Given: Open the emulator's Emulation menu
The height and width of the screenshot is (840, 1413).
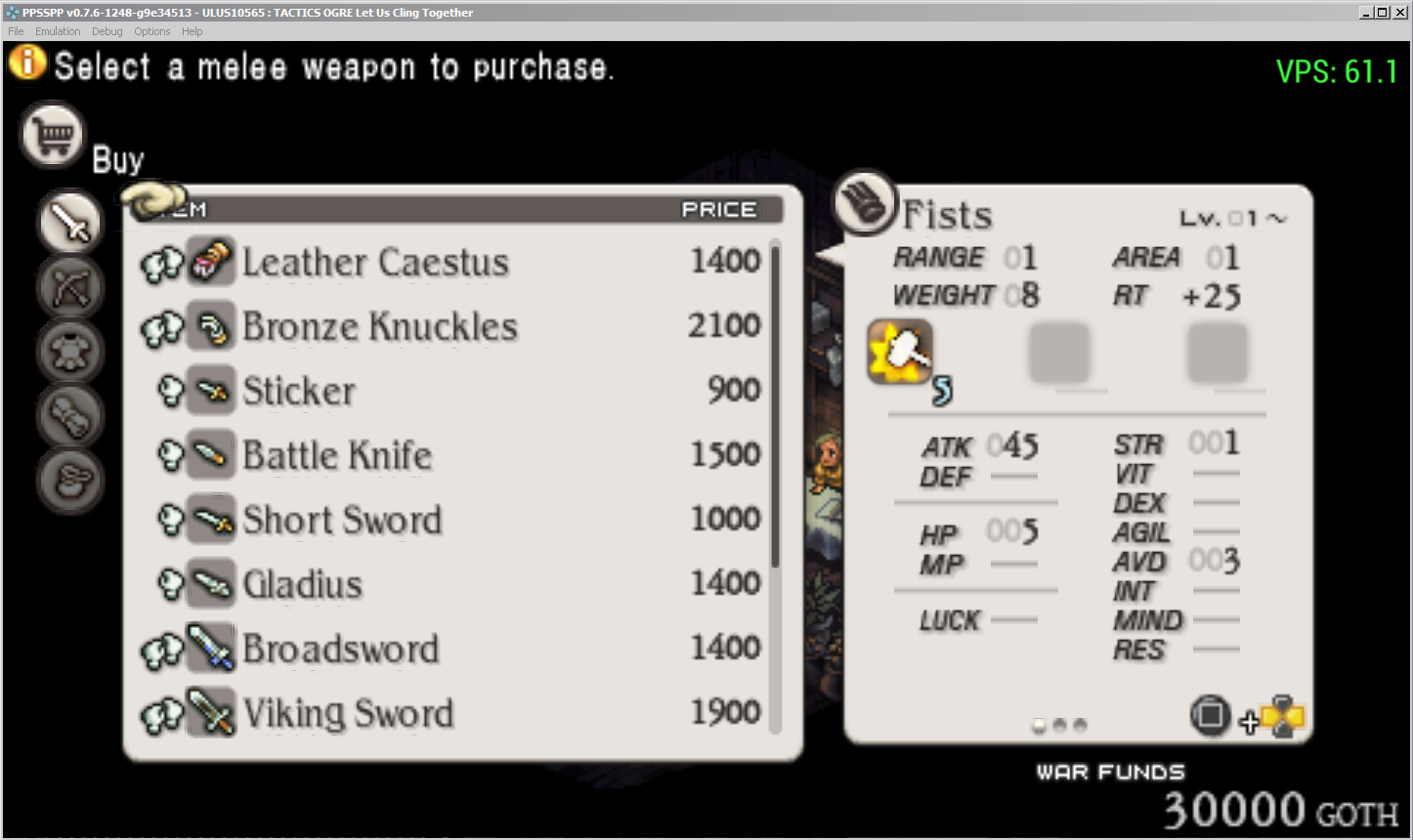Looking at the screenshot, I should [x=58, y=31].
